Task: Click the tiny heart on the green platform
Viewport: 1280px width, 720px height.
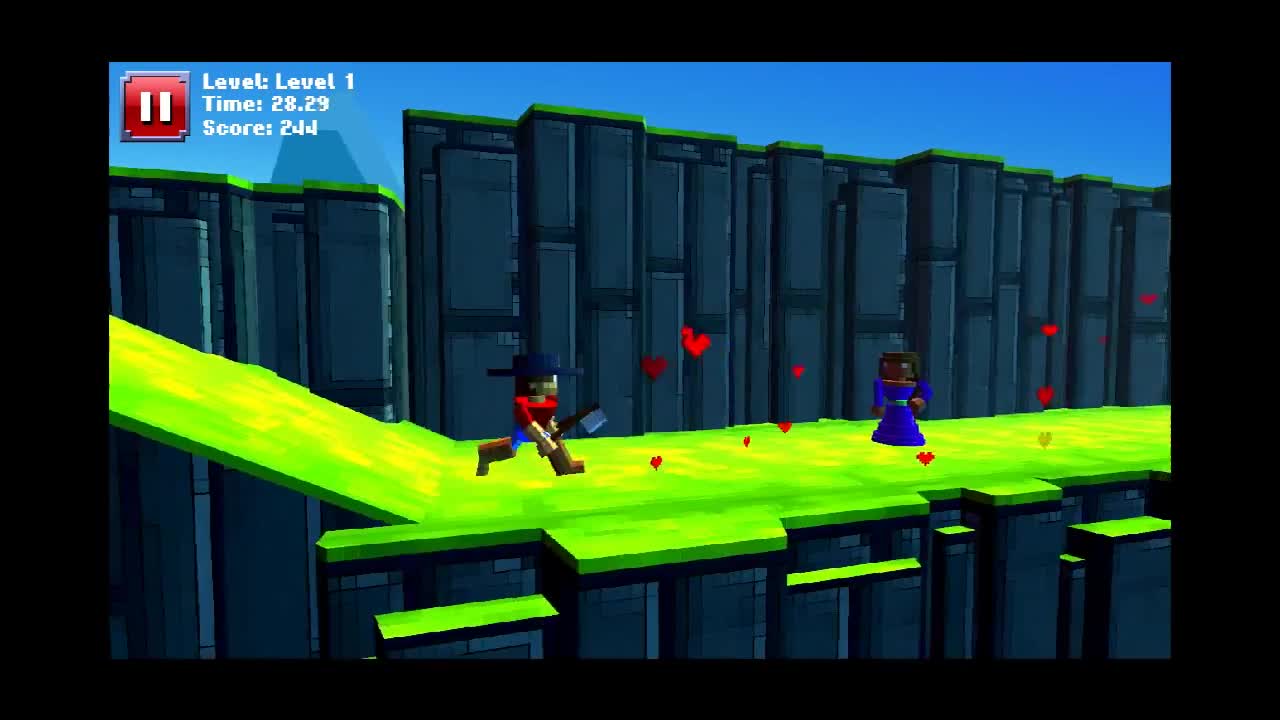Action: tap(655, 462)
